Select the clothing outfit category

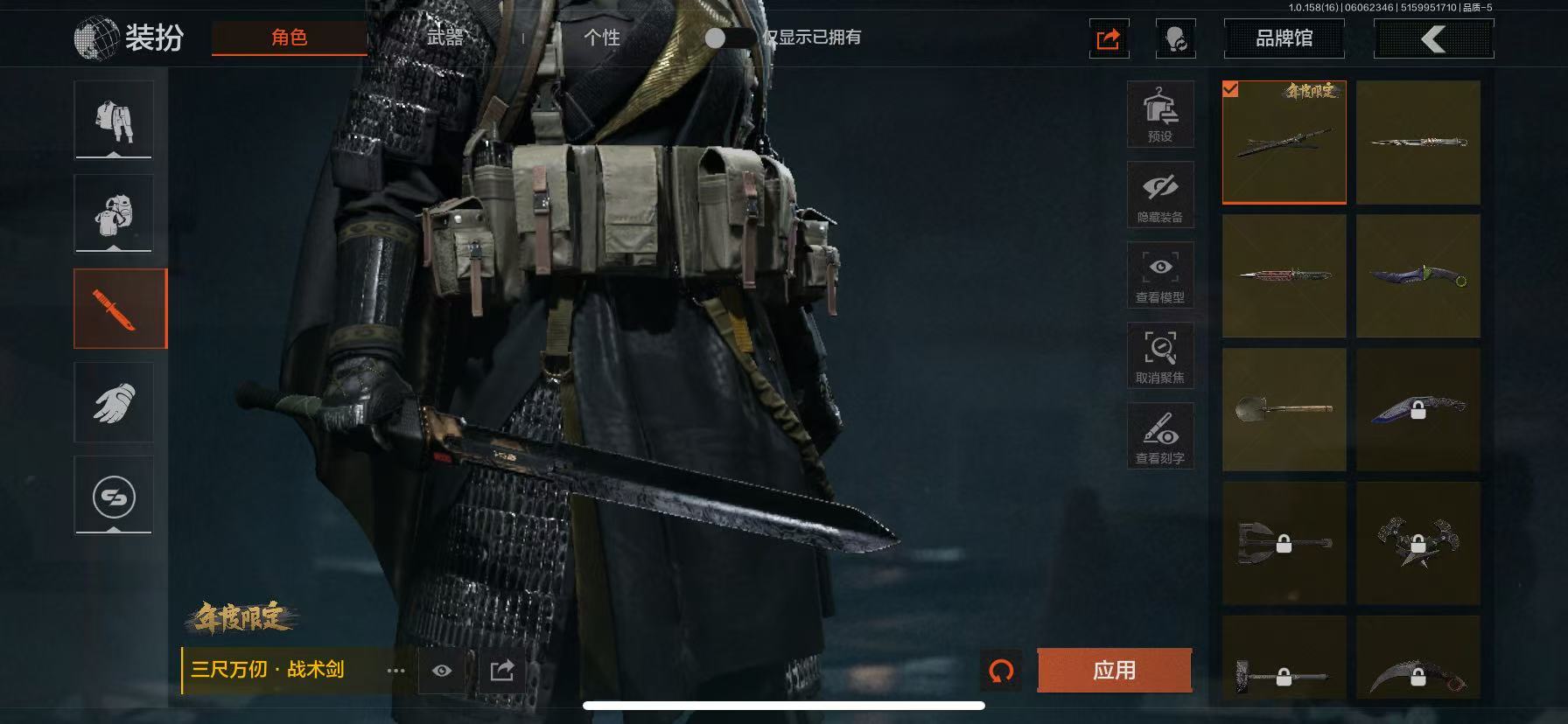pos(114,120)
